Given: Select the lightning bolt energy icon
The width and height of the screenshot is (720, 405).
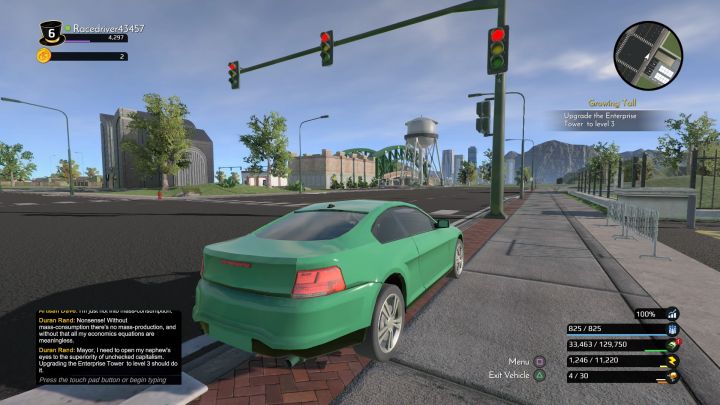Looking at the screenshot, I should pyautogui.click(x=672, y=360).
